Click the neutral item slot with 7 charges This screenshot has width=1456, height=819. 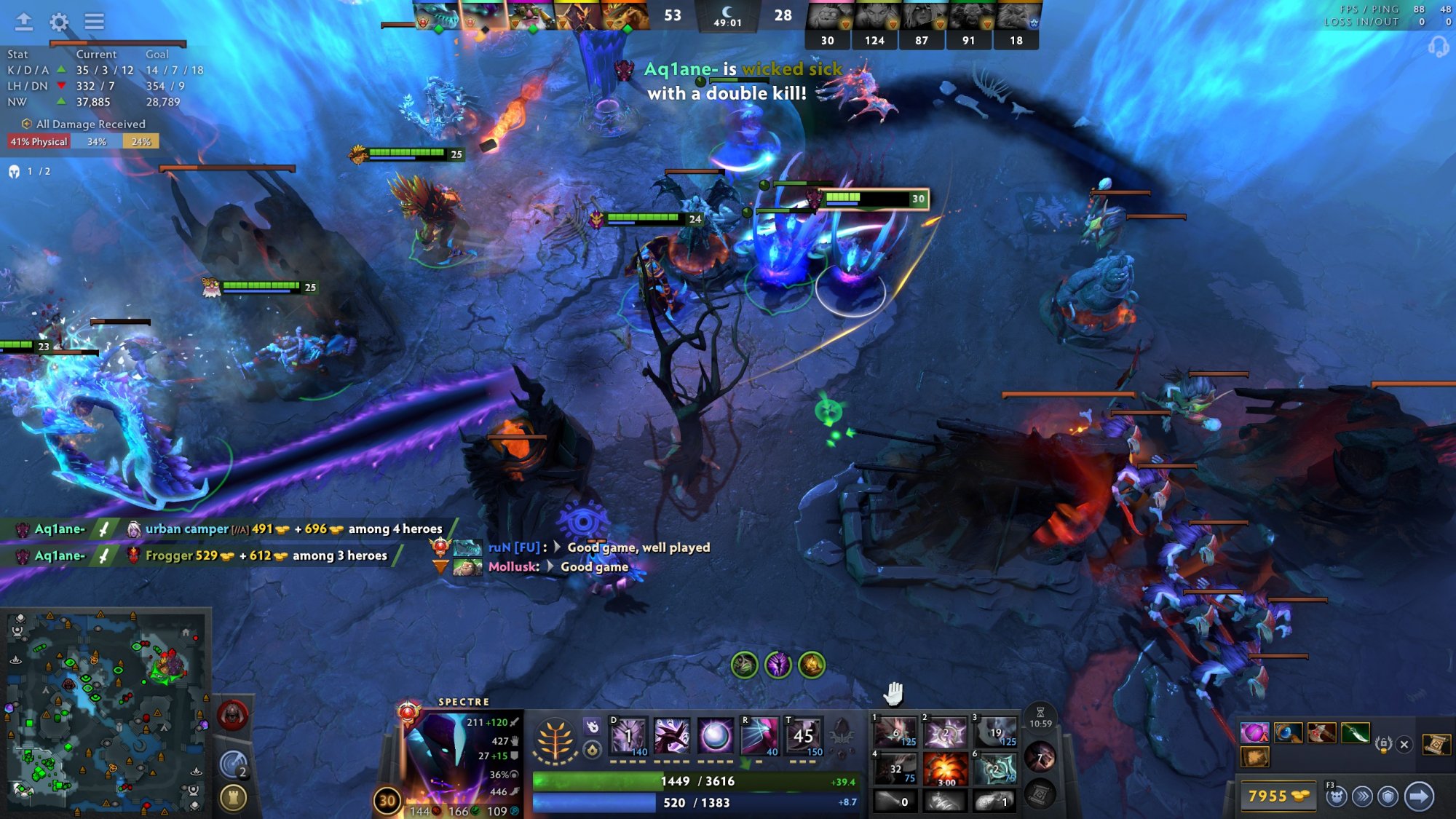pos(1040,757)
